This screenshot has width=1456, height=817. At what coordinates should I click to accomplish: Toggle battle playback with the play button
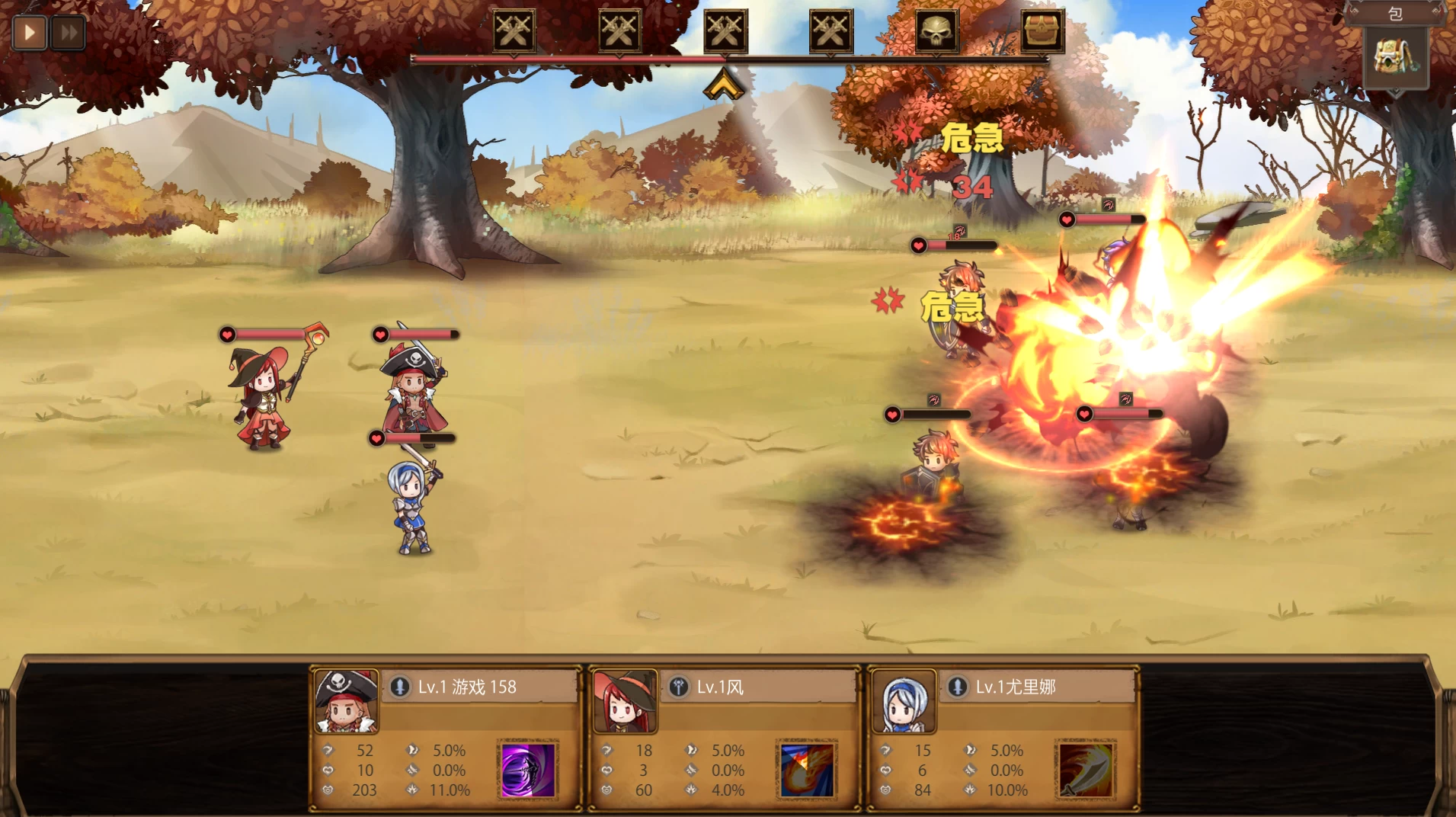coord(29,32)
